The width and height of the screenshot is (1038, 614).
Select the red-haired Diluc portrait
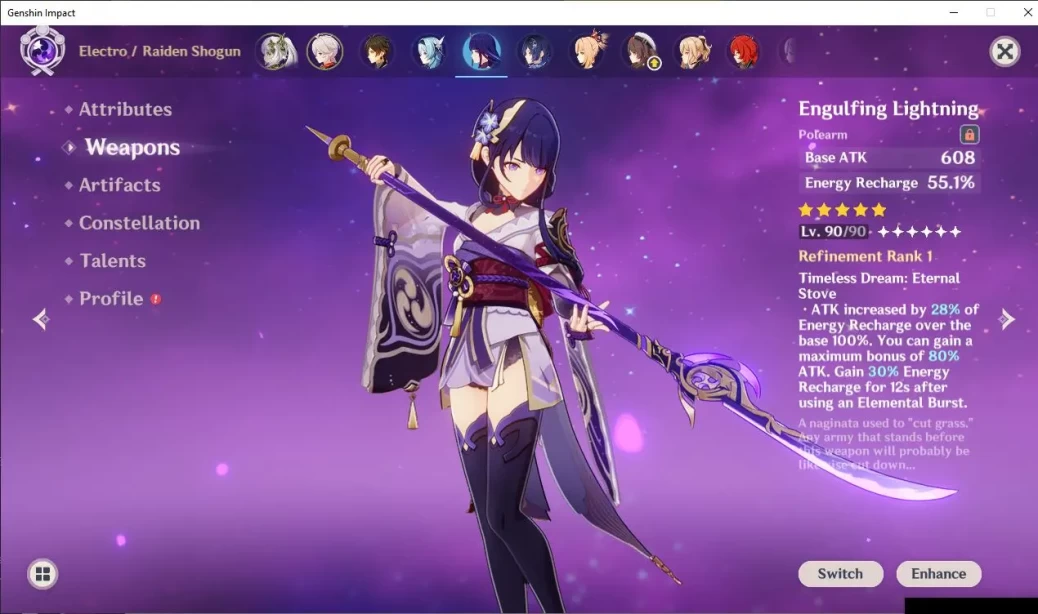point(742,51)
